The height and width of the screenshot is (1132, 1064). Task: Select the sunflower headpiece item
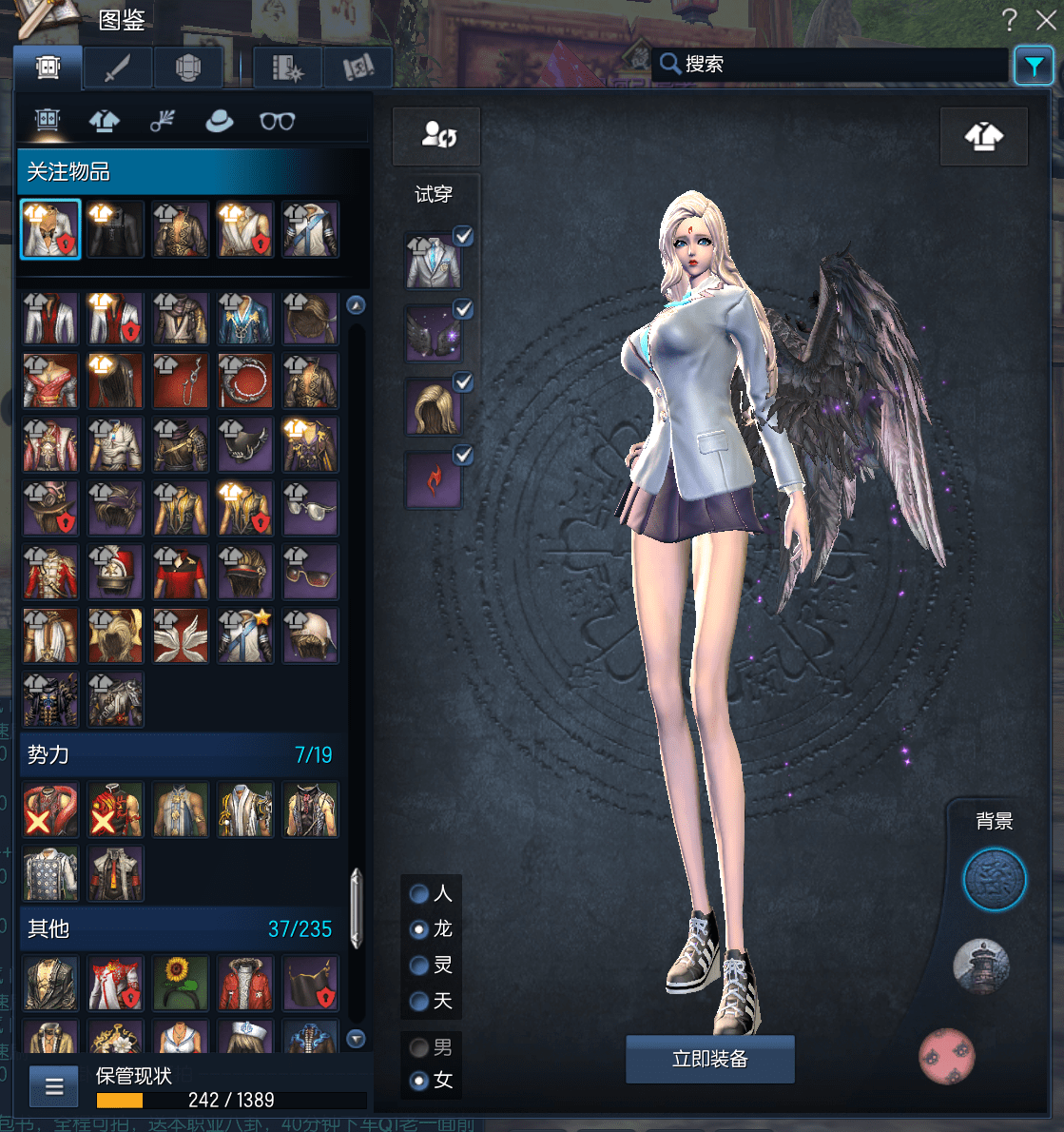pos(180,983)
